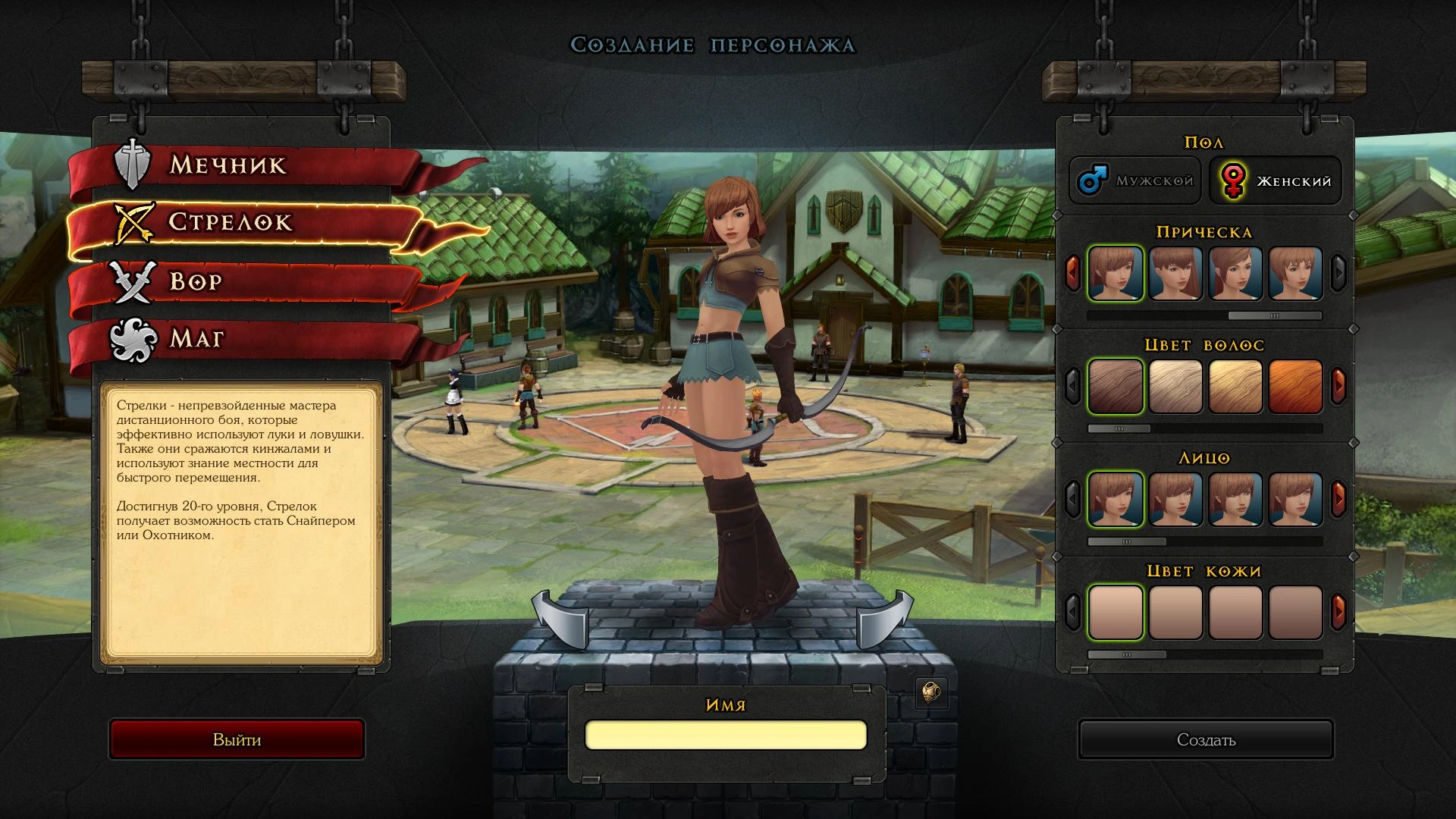Click the Выйти button
Screen dimensions: 1456x819
click(237, 739)
